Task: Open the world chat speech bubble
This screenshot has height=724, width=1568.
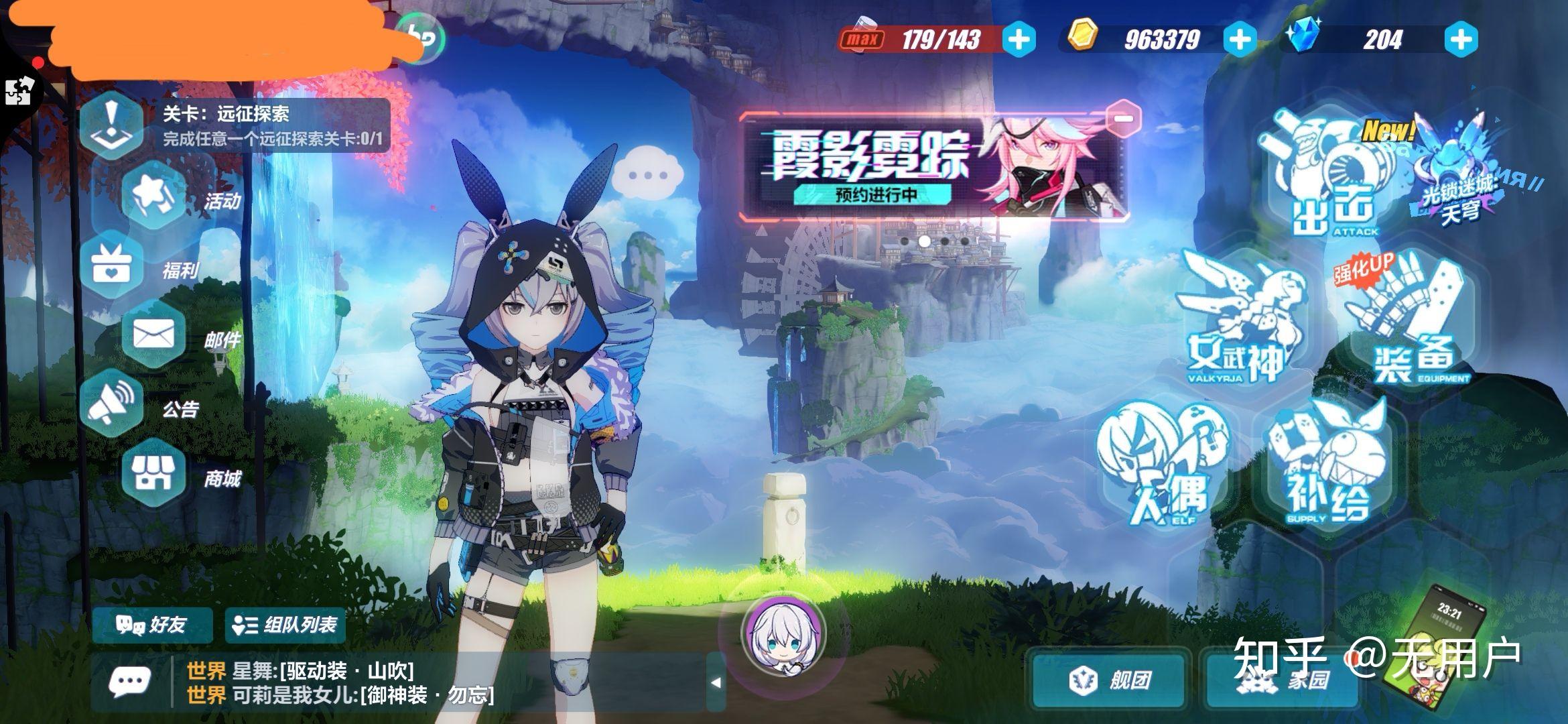Action: click(x=129, y=682)
